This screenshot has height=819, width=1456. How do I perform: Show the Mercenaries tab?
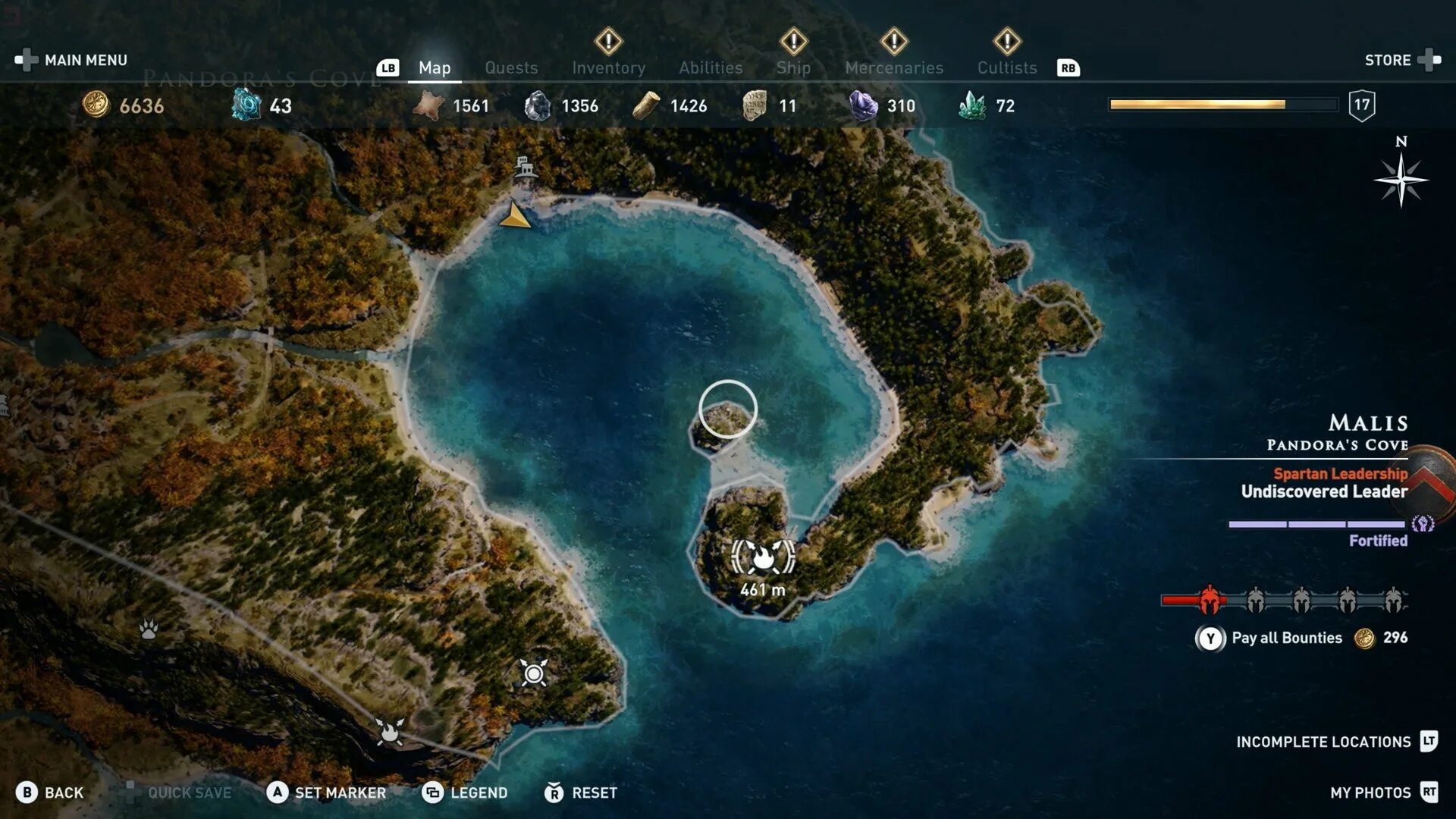click(894, 67)
